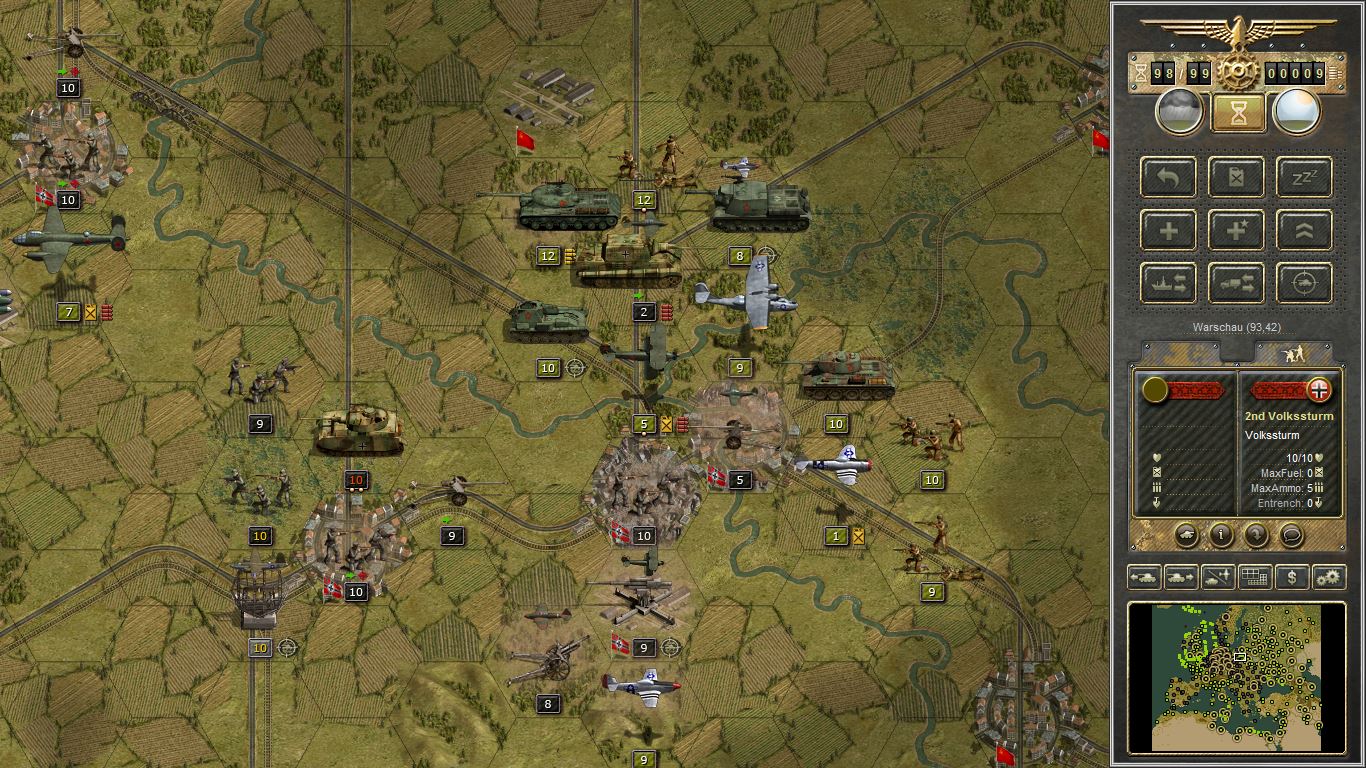Click the air mode plane icon
This screenshot has width=1366, height=768.
click(1218, 577)
